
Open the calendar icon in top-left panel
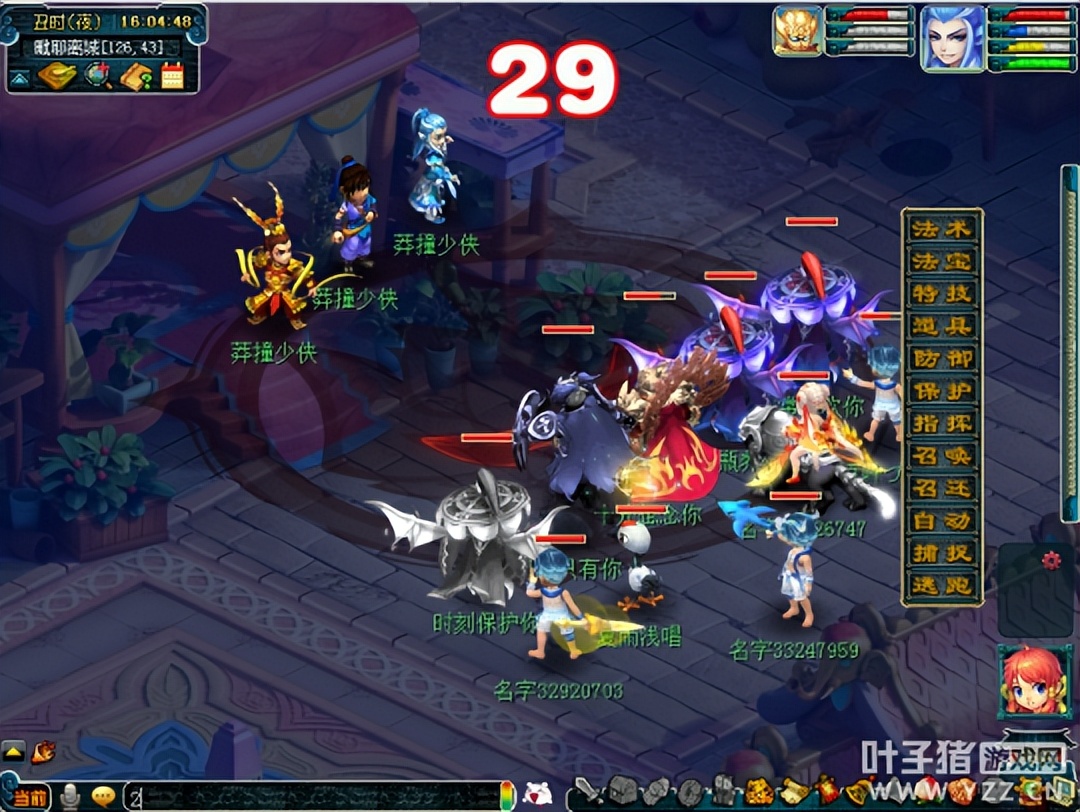click(x=172, y=76)
